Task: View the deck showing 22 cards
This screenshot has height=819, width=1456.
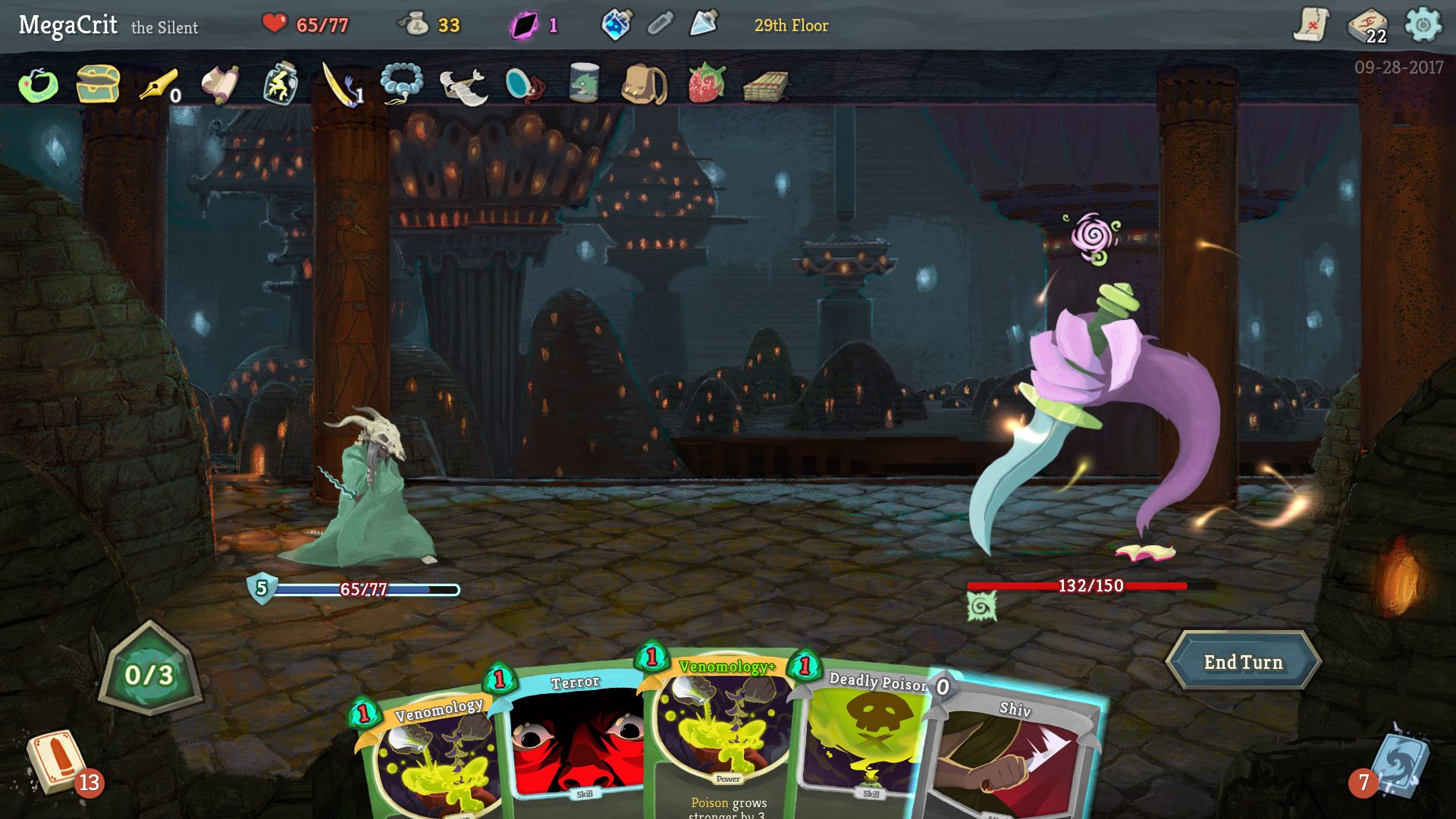Action: [1365, 23]
